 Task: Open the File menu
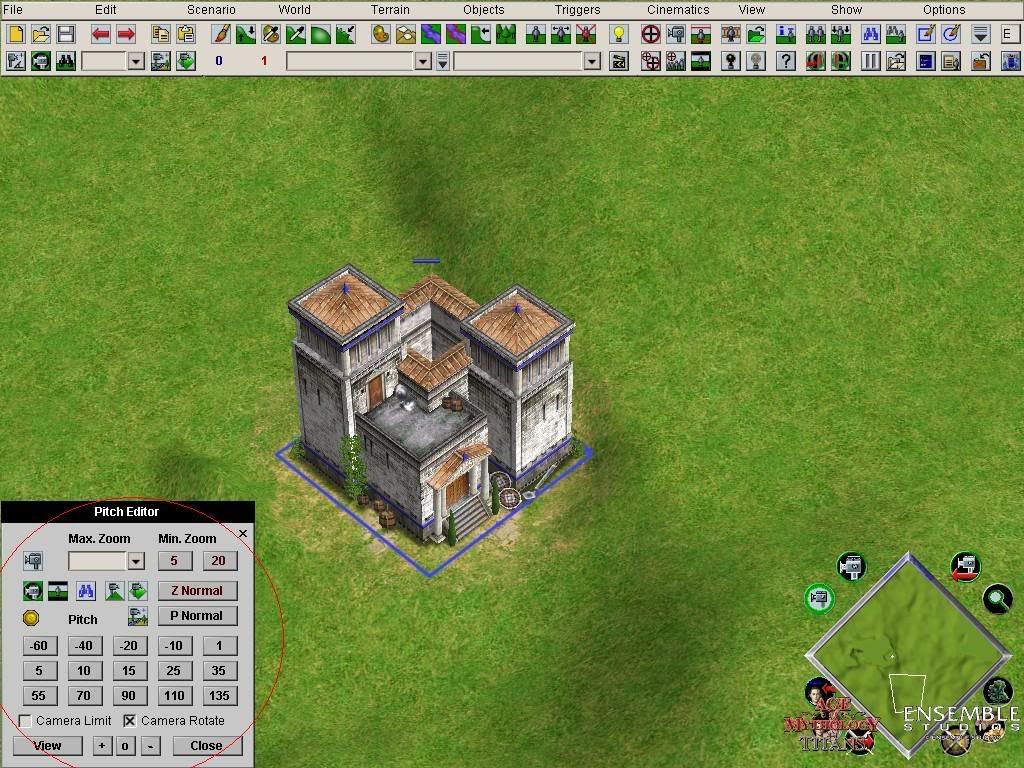(12, 10)
